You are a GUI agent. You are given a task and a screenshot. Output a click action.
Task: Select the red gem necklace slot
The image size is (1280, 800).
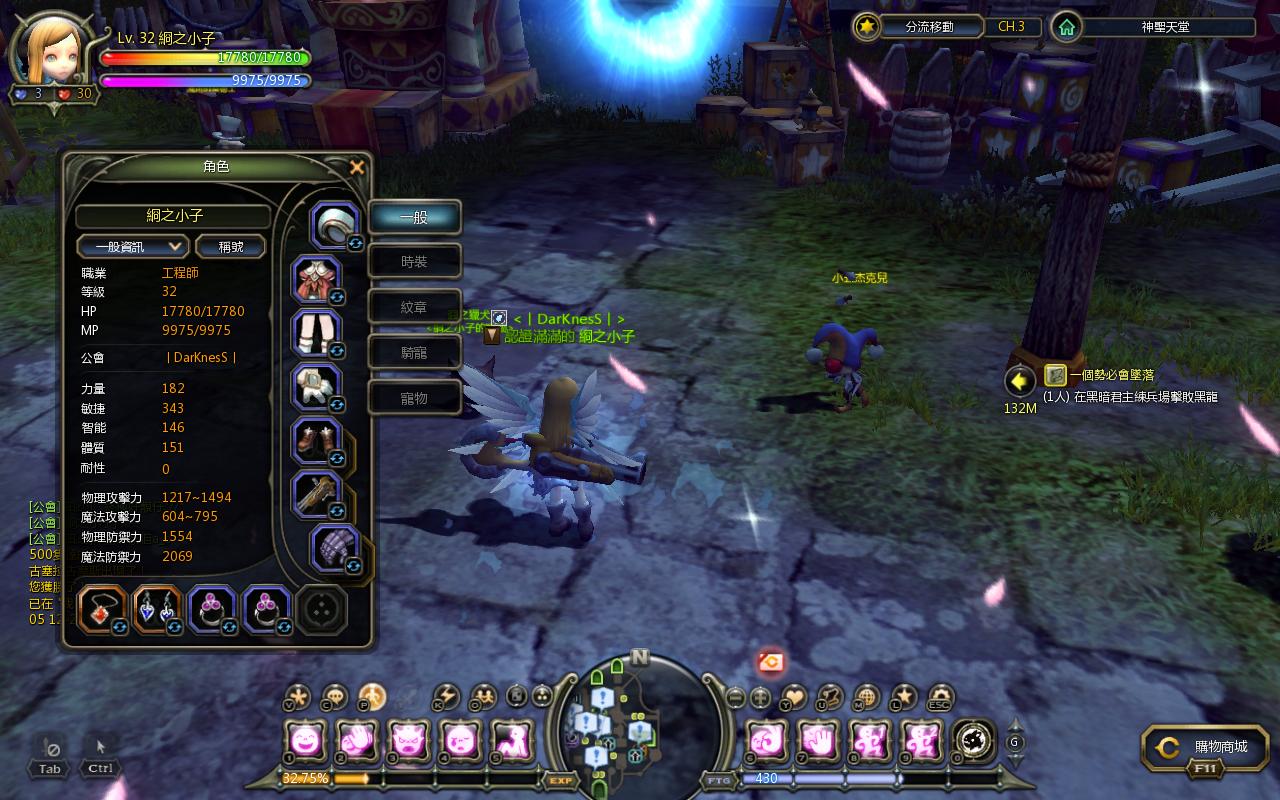(102, 610)
